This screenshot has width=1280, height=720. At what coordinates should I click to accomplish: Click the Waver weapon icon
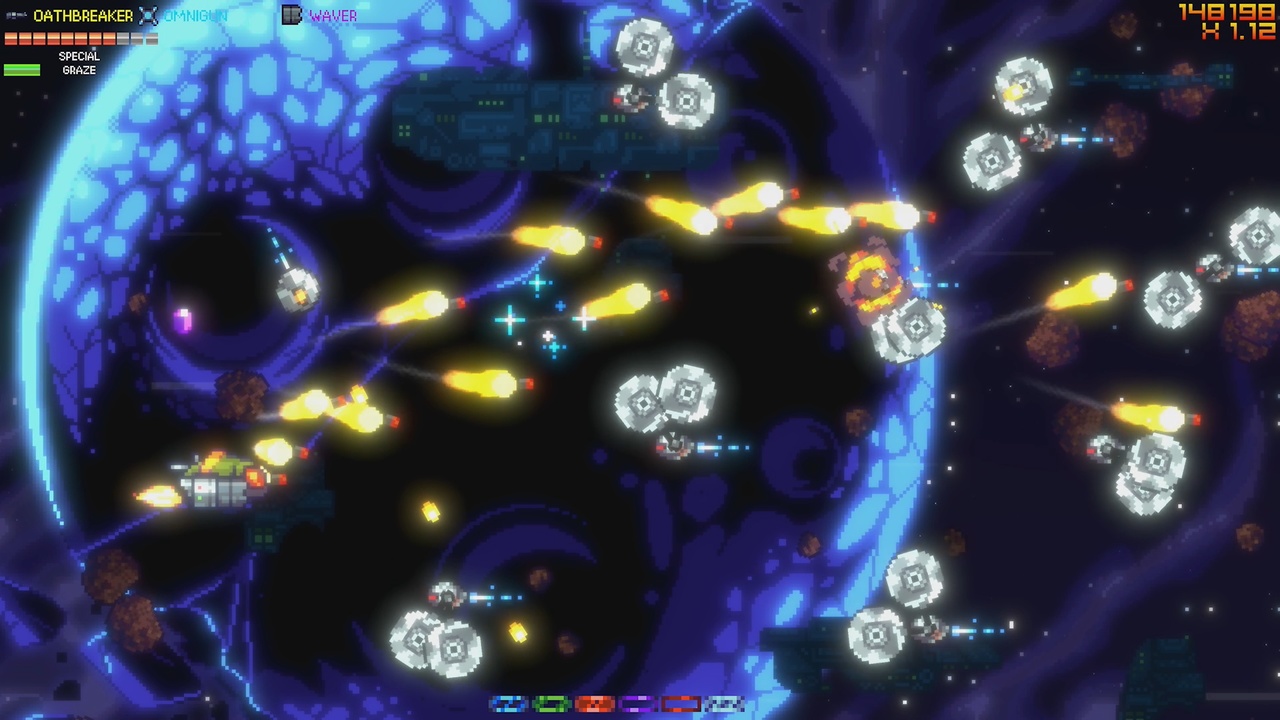click(x=291, y=15)
